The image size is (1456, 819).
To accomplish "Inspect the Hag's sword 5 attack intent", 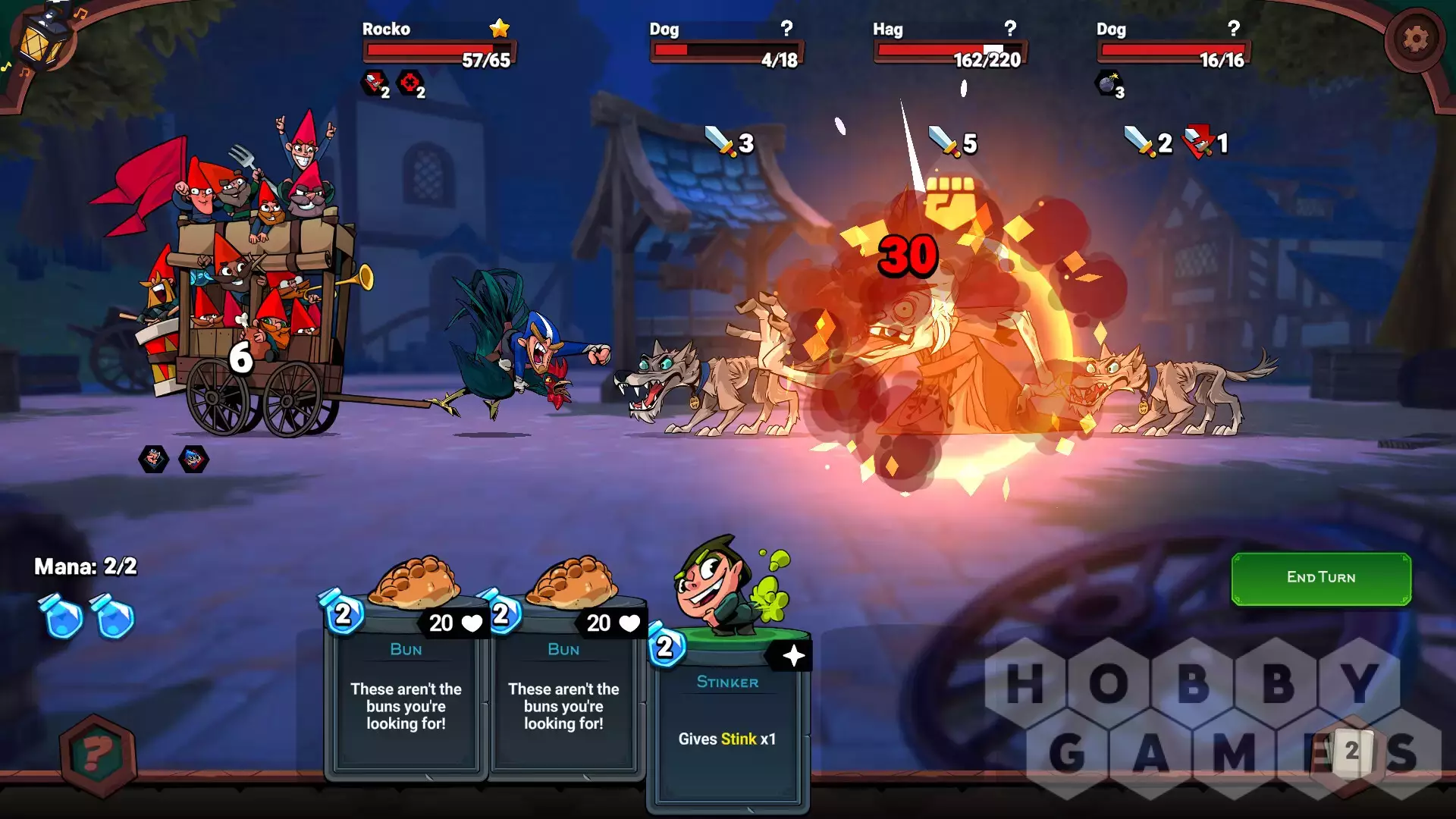I will [952, 143].
